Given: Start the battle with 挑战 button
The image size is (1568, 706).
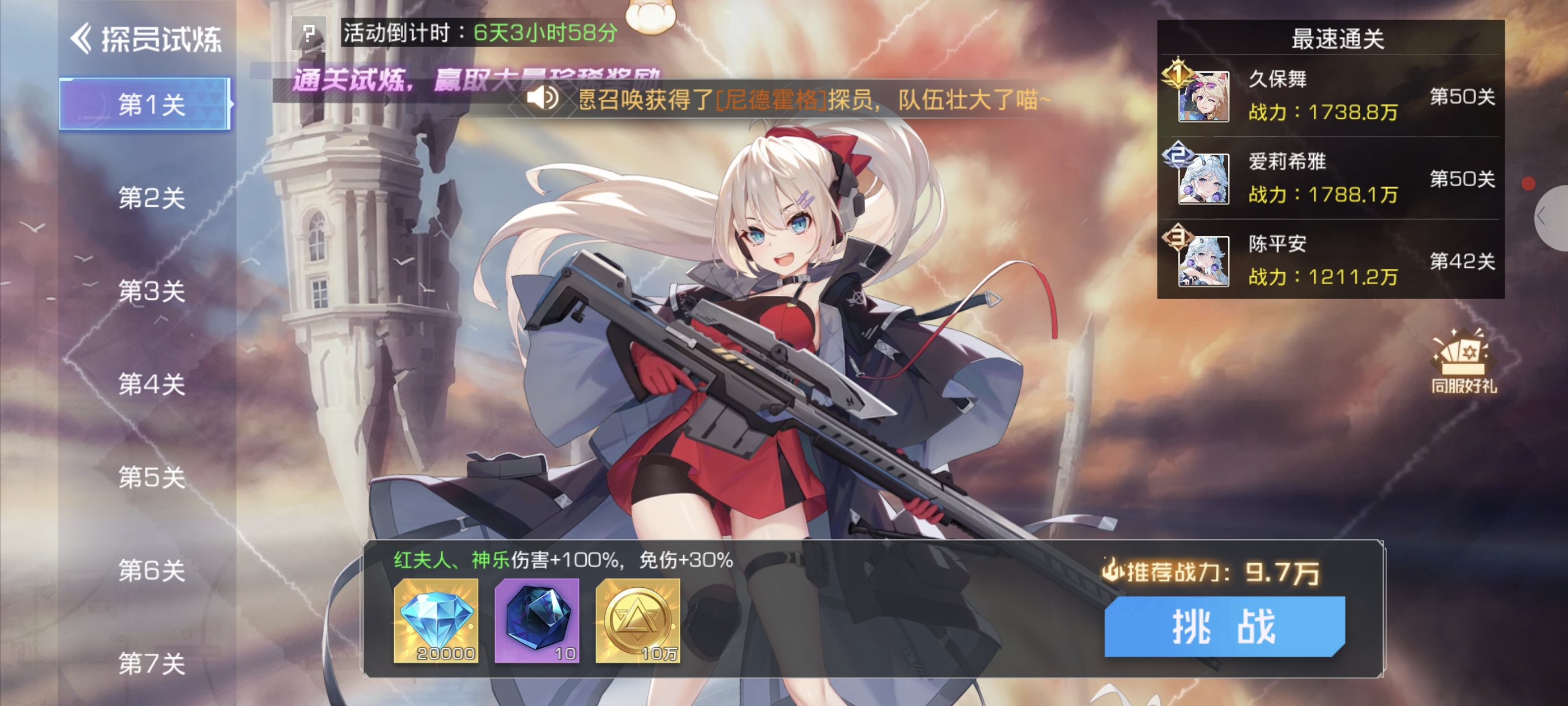Looking at the screenshot, I should tap(1224, 626).
